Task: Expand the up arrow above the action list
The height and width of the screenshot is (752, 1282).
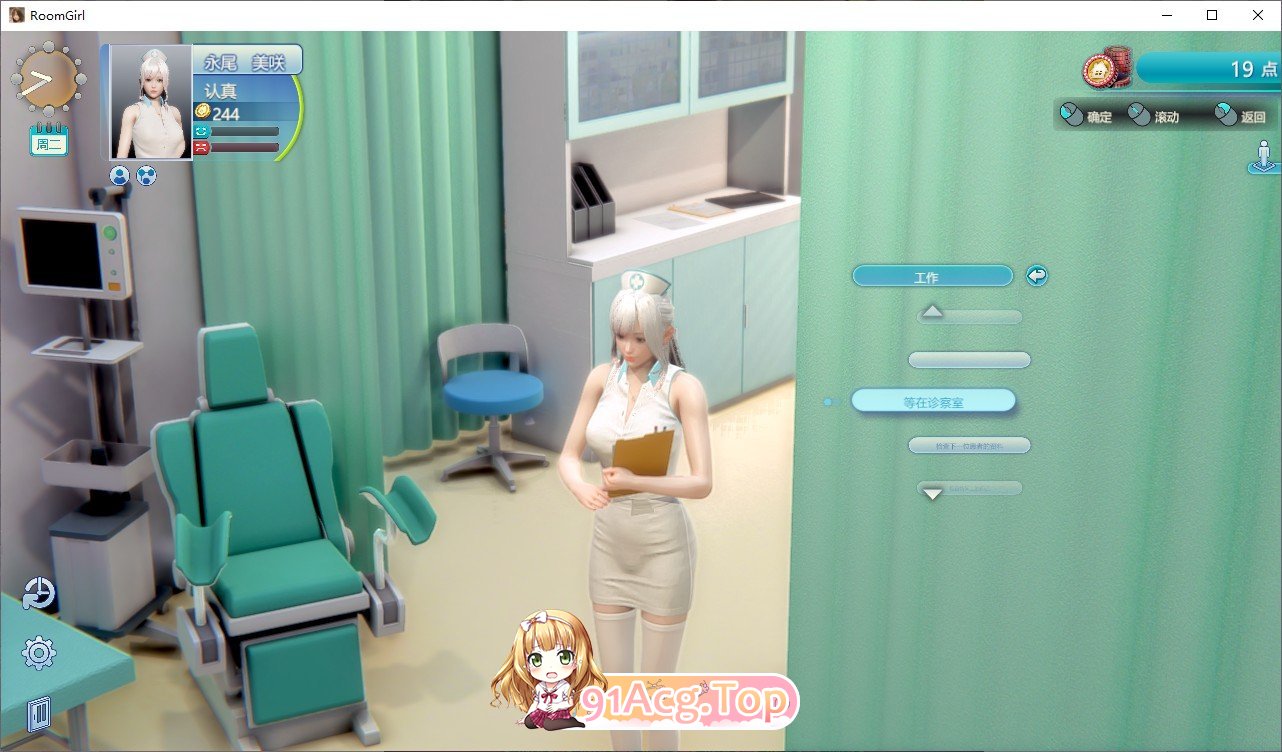Action: (x=932, y=312)
